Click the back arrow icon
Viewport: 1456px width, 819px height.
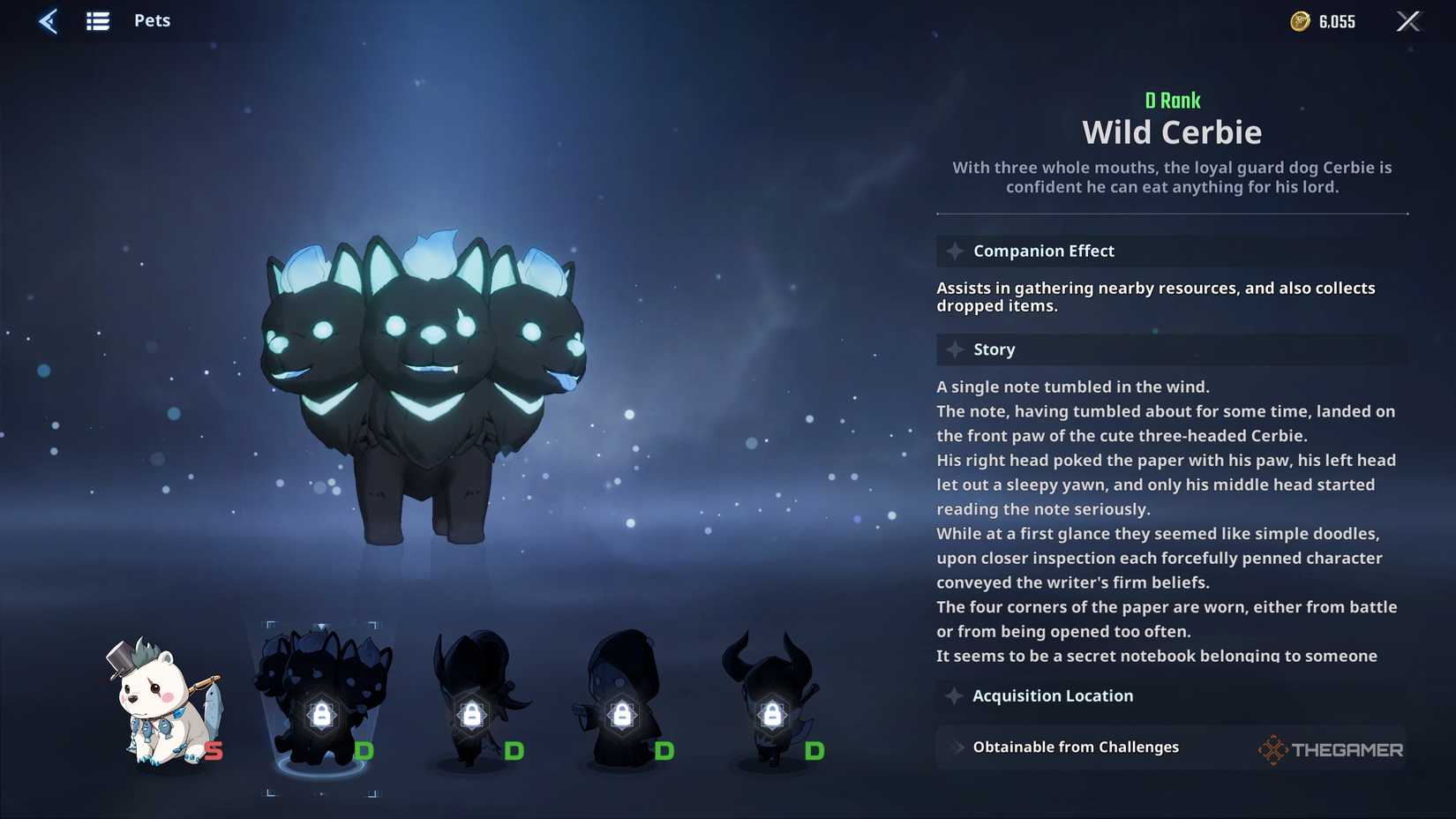[49, 20]
